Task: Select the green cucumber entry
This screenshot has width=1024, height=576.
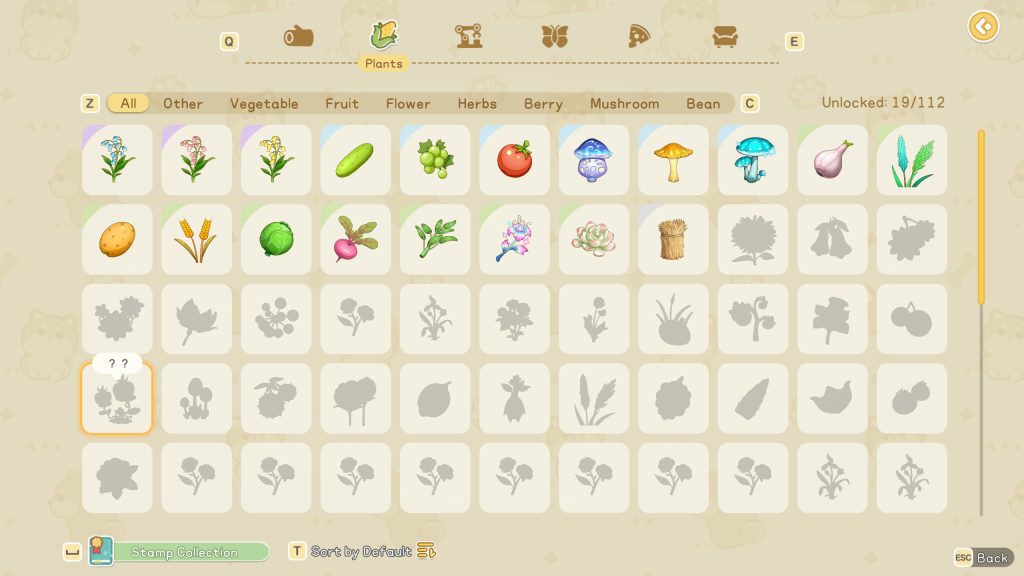Action: [356, 160]
